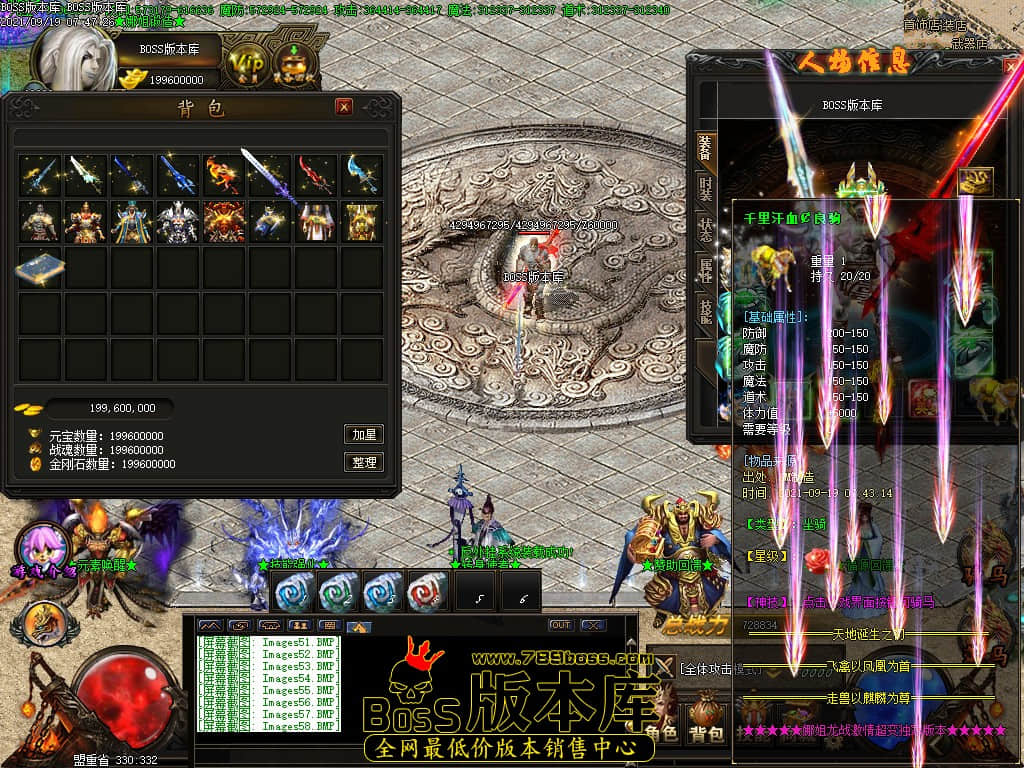Switch to the 时装 fashion tab

pos(705,189)
